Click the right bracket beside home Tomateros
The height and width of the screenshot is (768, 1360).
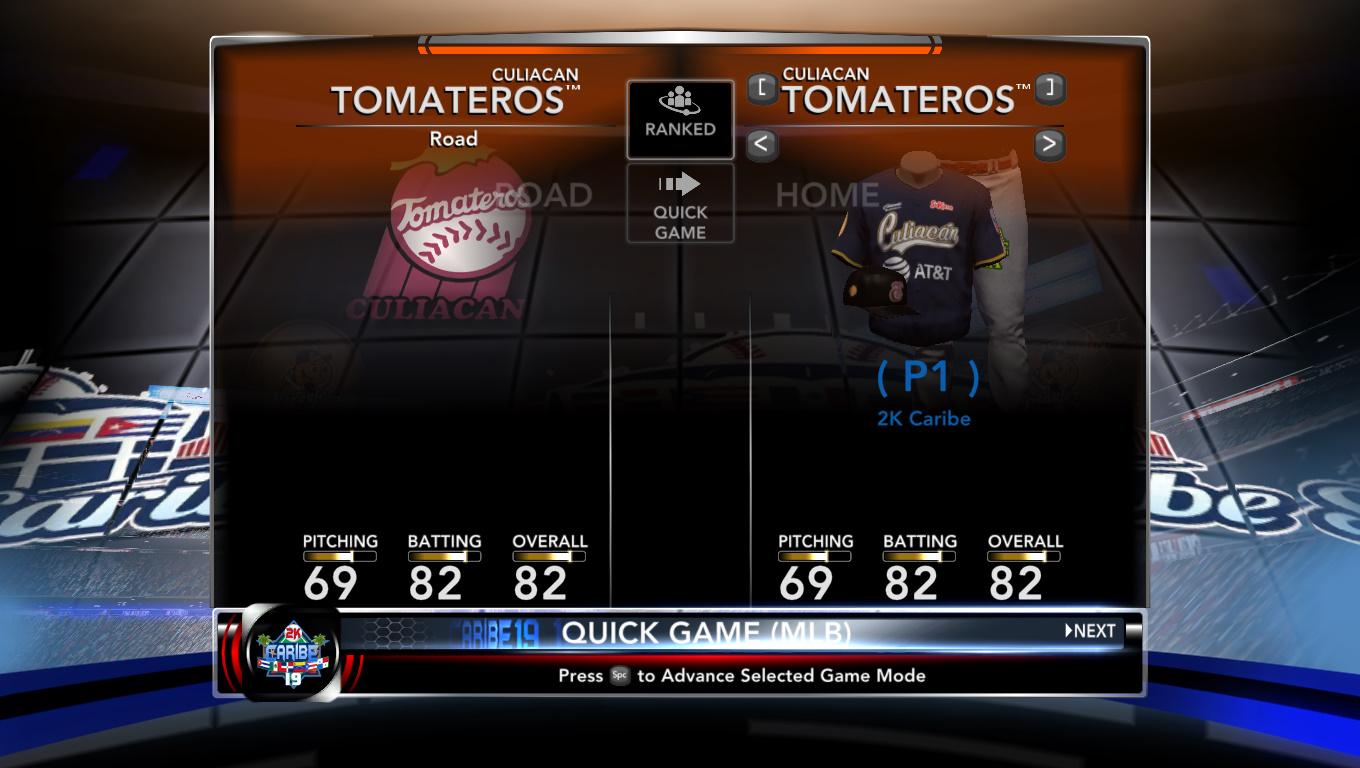coord(1049,89)
